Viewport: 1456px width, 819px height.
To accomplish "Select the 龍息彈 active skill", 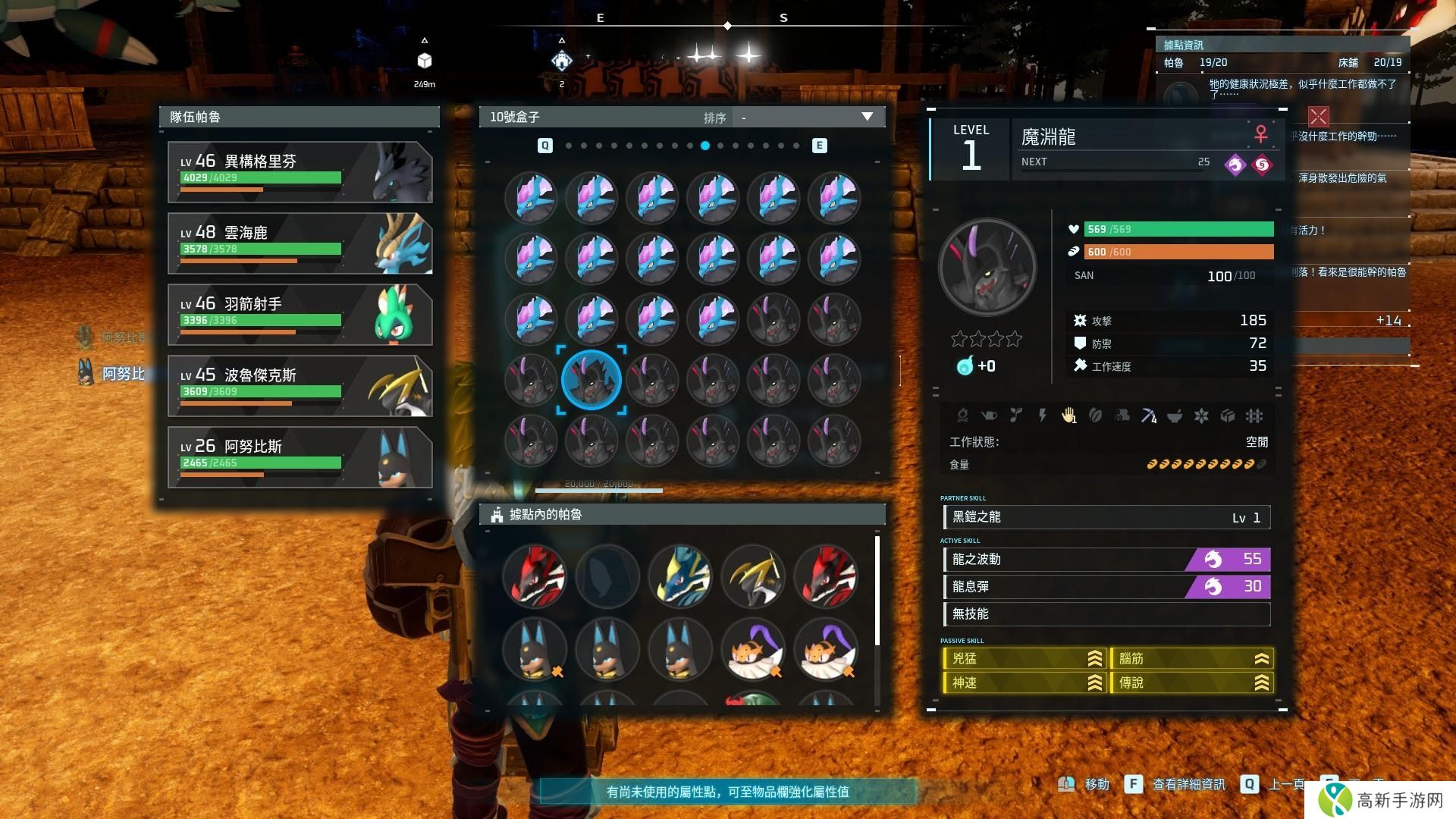I will [x=1106, y=587].
